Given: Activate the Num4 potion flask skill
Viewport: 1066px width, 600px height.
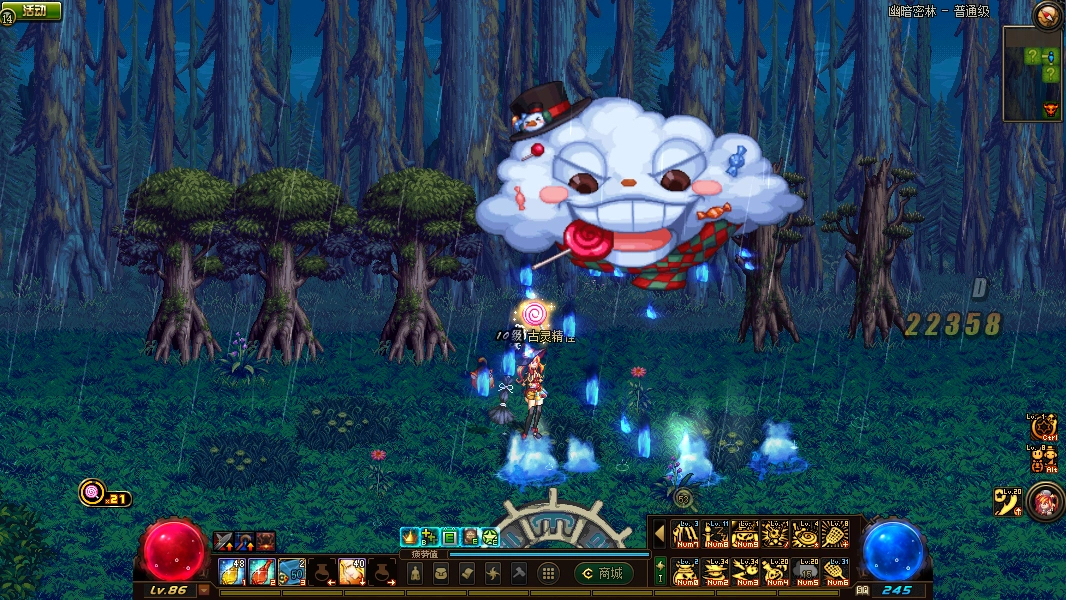Looking at the screenshot, I should point(775,572).
